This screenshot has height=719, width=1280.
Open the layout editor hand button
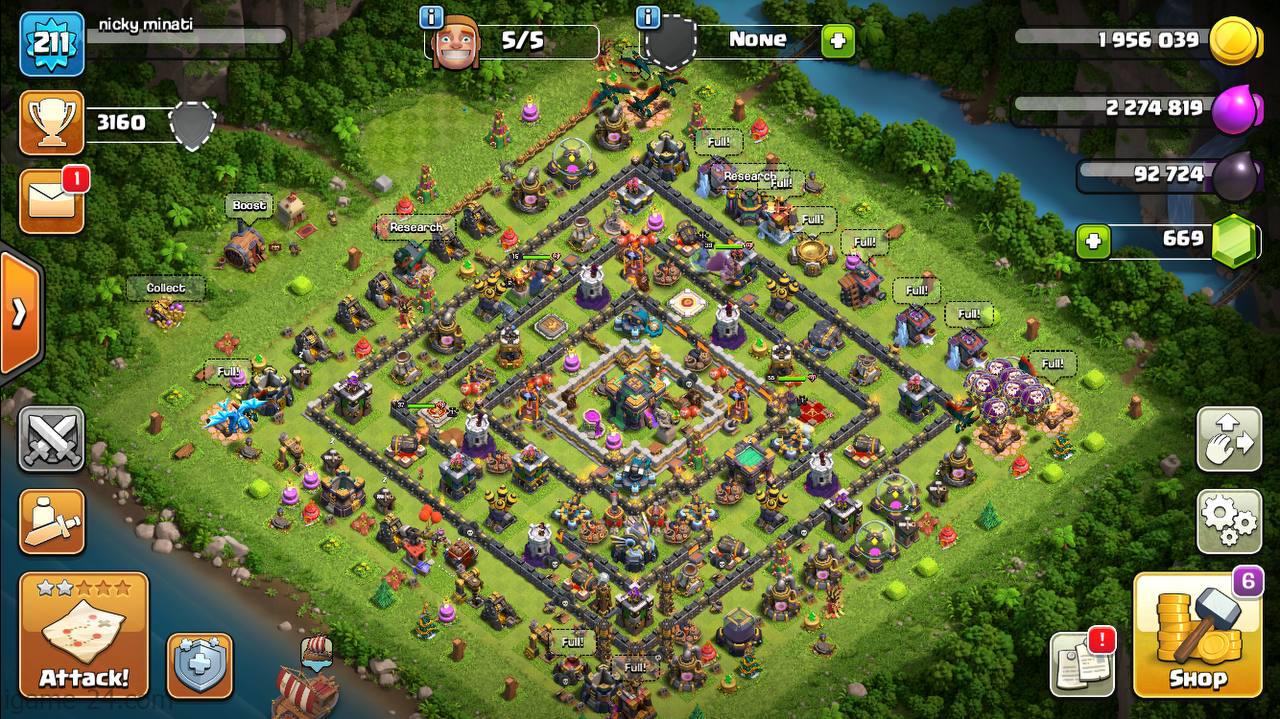point(1229,439)
